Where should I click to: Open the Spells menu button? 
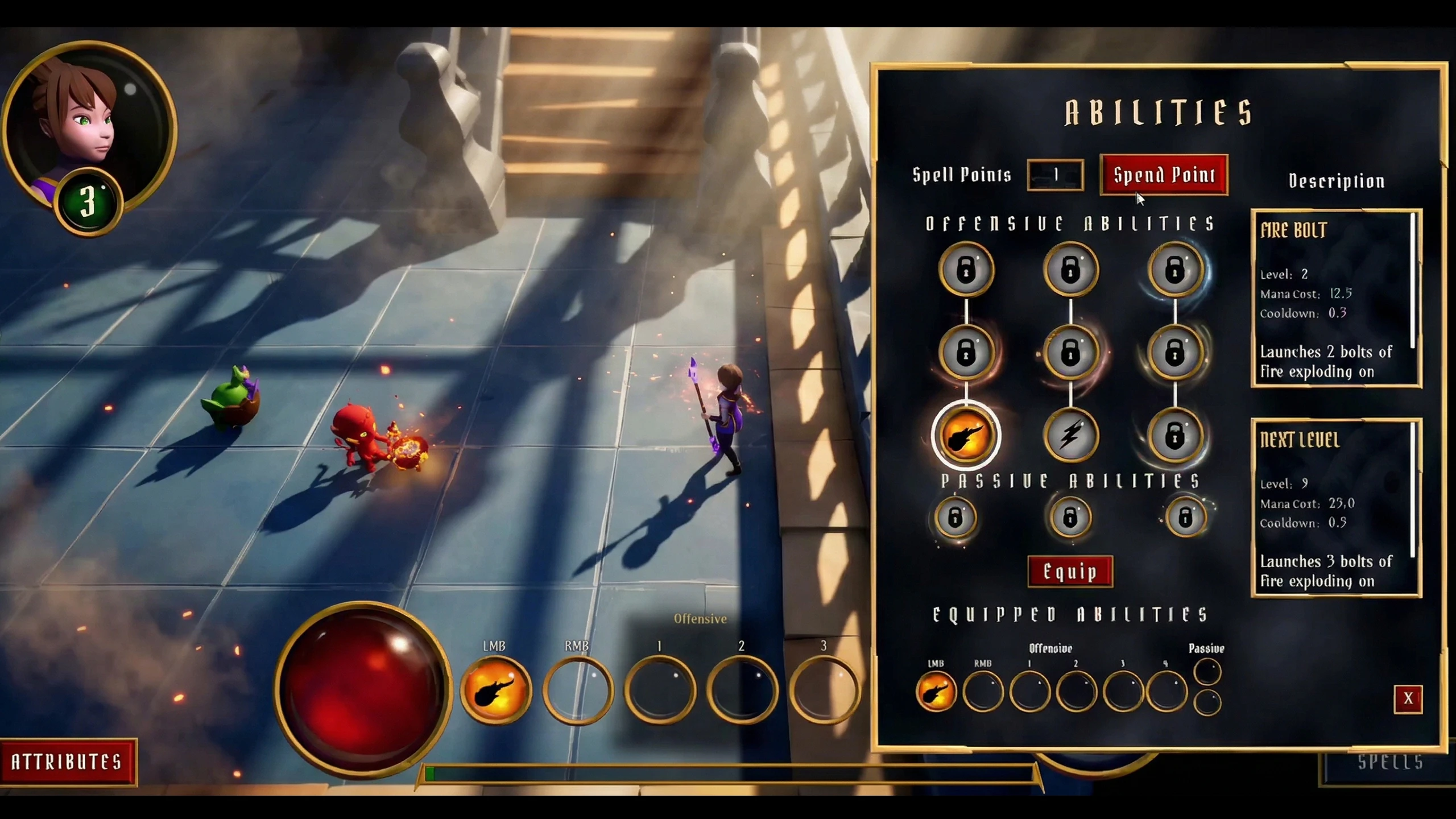[x=1389, y=763]
